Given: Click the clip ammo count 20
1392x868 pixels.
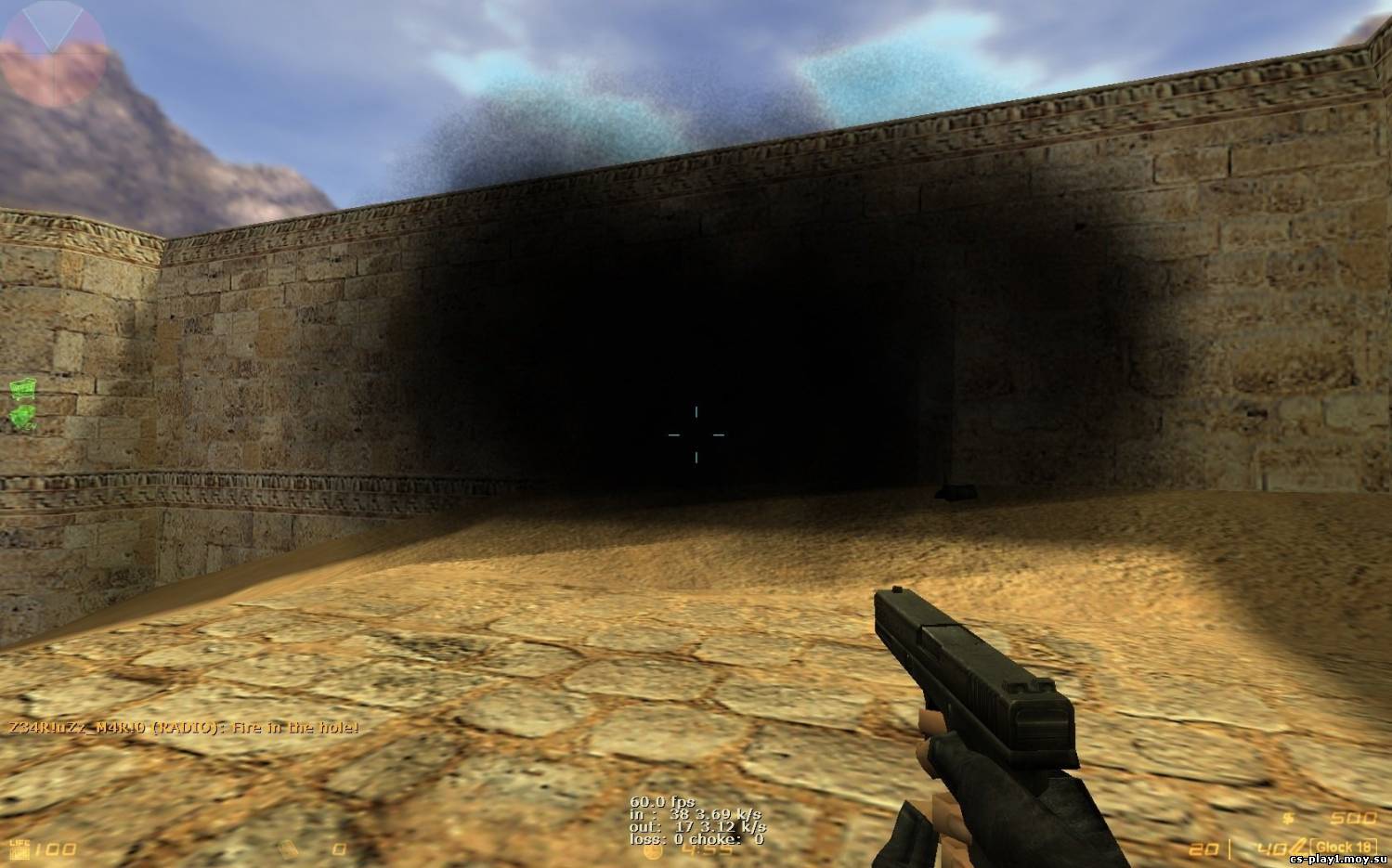Looking at the screenshot, I should coord(1203,848).
